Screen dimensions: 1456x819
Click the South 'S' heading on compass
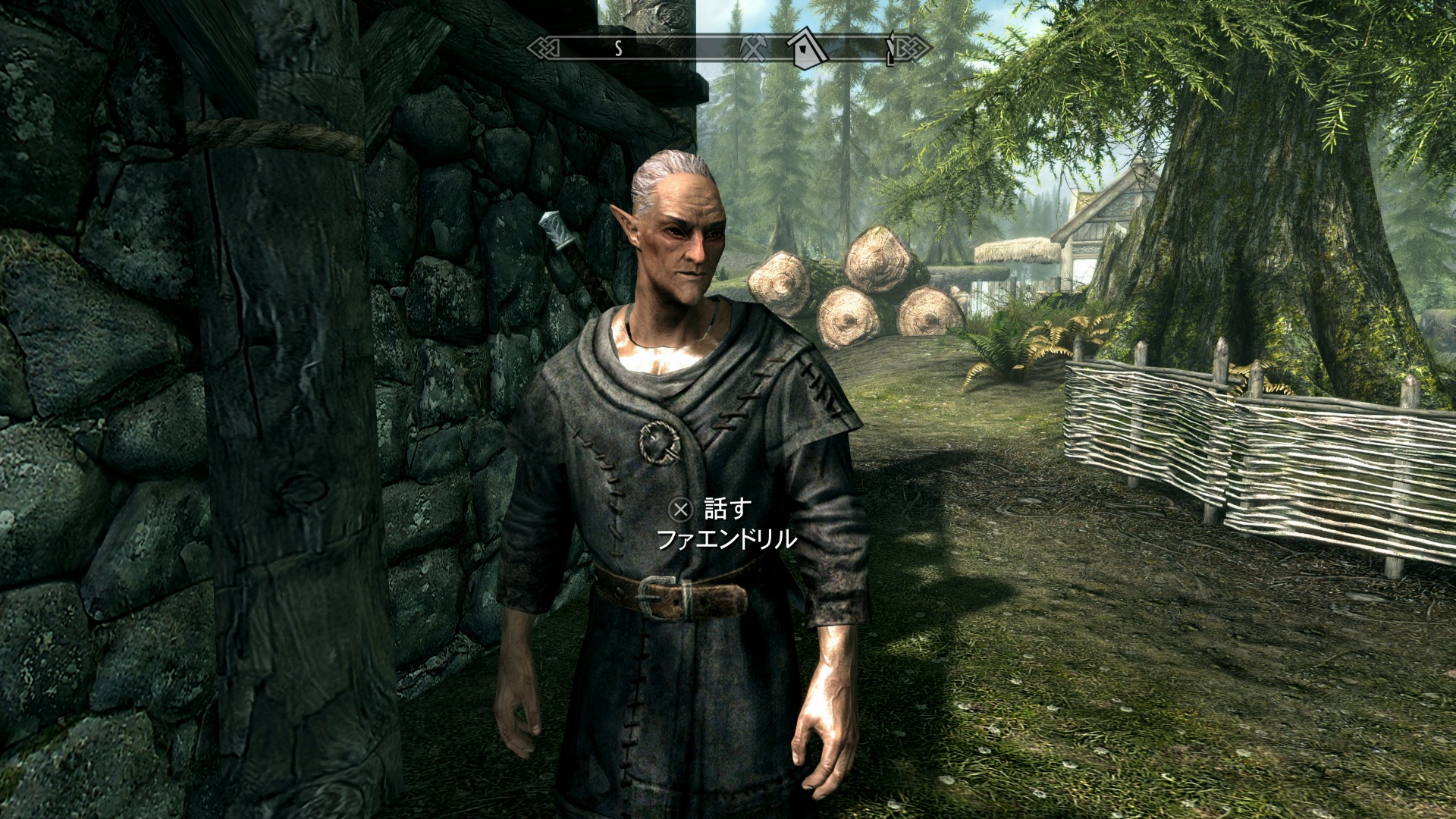[x=618, y=49]
